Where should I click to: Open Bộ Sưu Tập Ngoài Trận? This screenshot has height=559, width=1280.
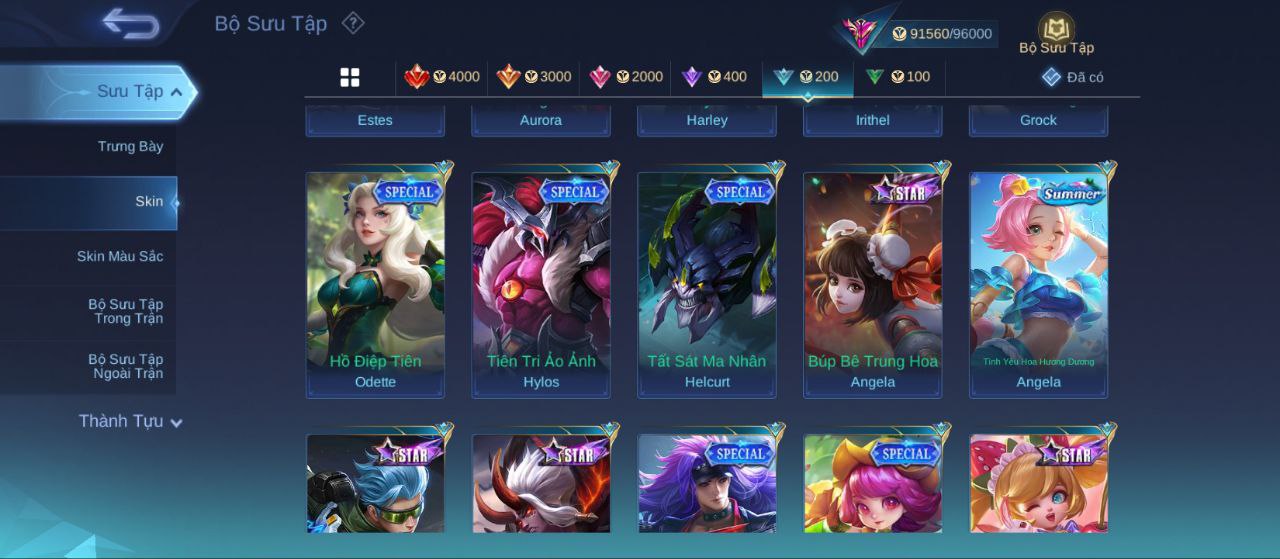coord(125,367)
